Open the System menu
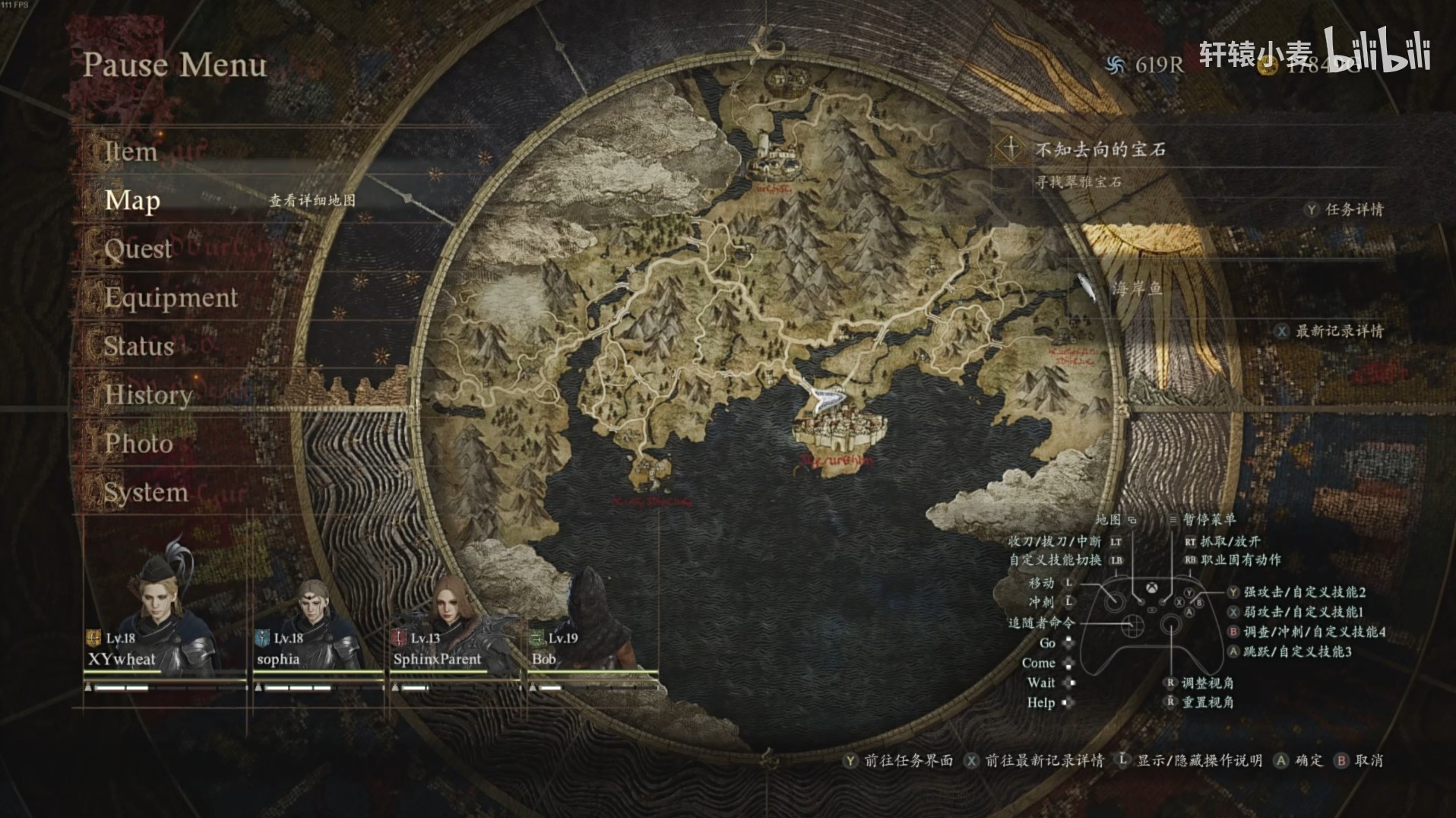Image resolution: width=1456 pixels, height=818 pixels. [x=146, y=492]
